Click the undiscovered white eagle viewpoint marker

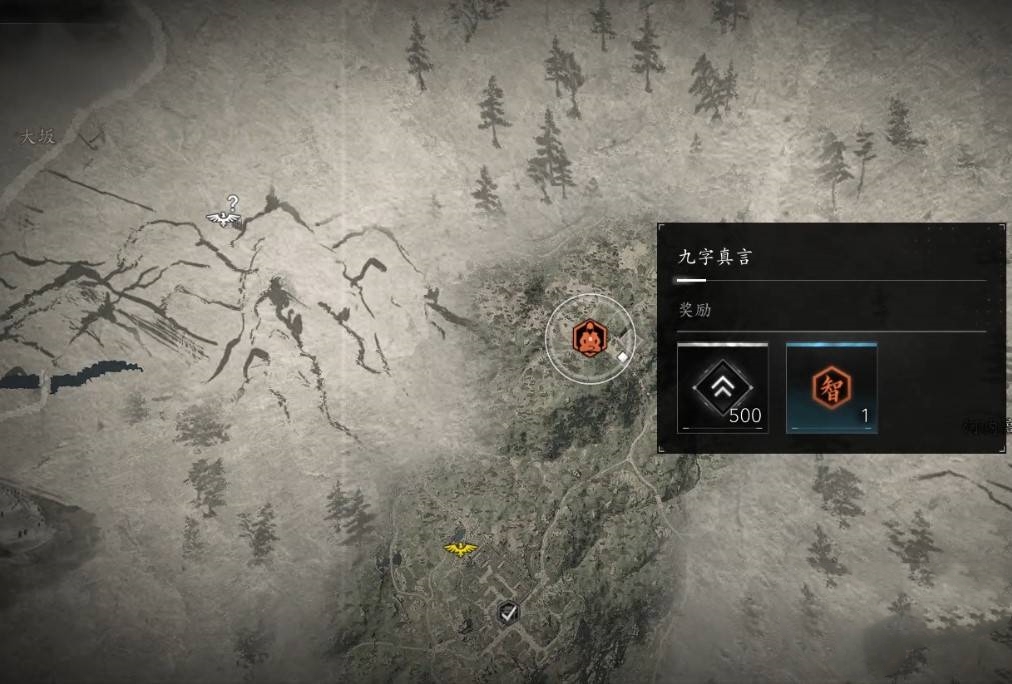[x=224, y=217]
